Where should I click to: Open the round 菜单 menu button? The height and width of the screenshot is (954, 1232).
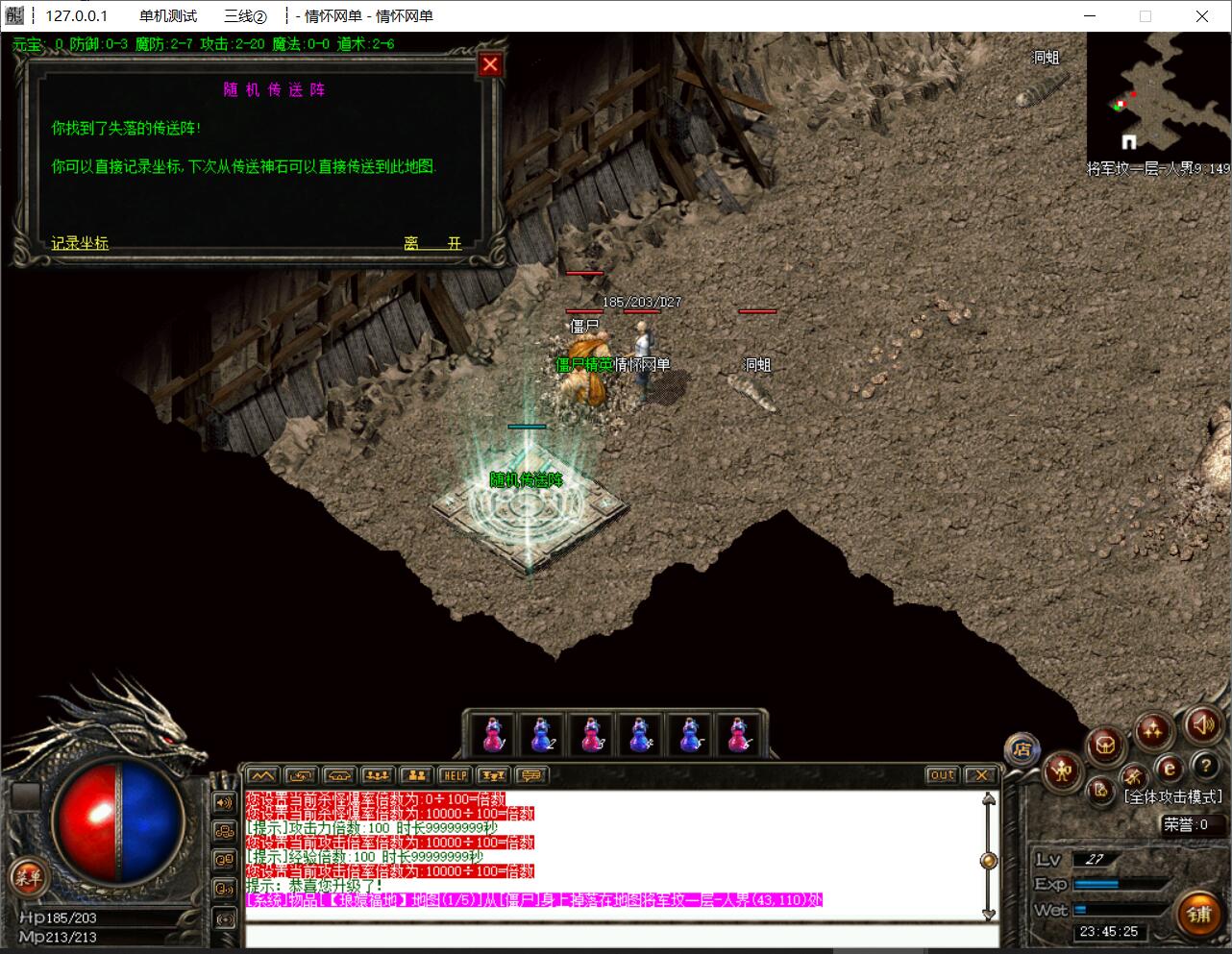coord(27,876)
